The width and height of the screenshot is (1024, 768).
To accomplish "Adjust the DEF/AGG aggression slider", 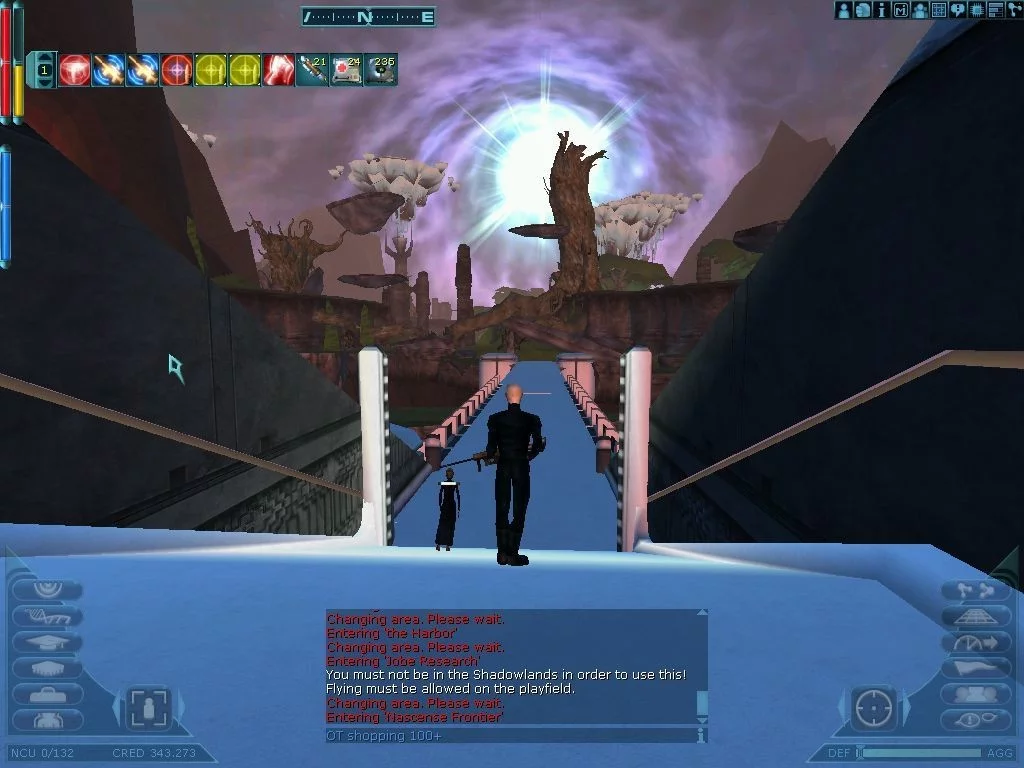I will pyautogui.click(x=920, y=752).
